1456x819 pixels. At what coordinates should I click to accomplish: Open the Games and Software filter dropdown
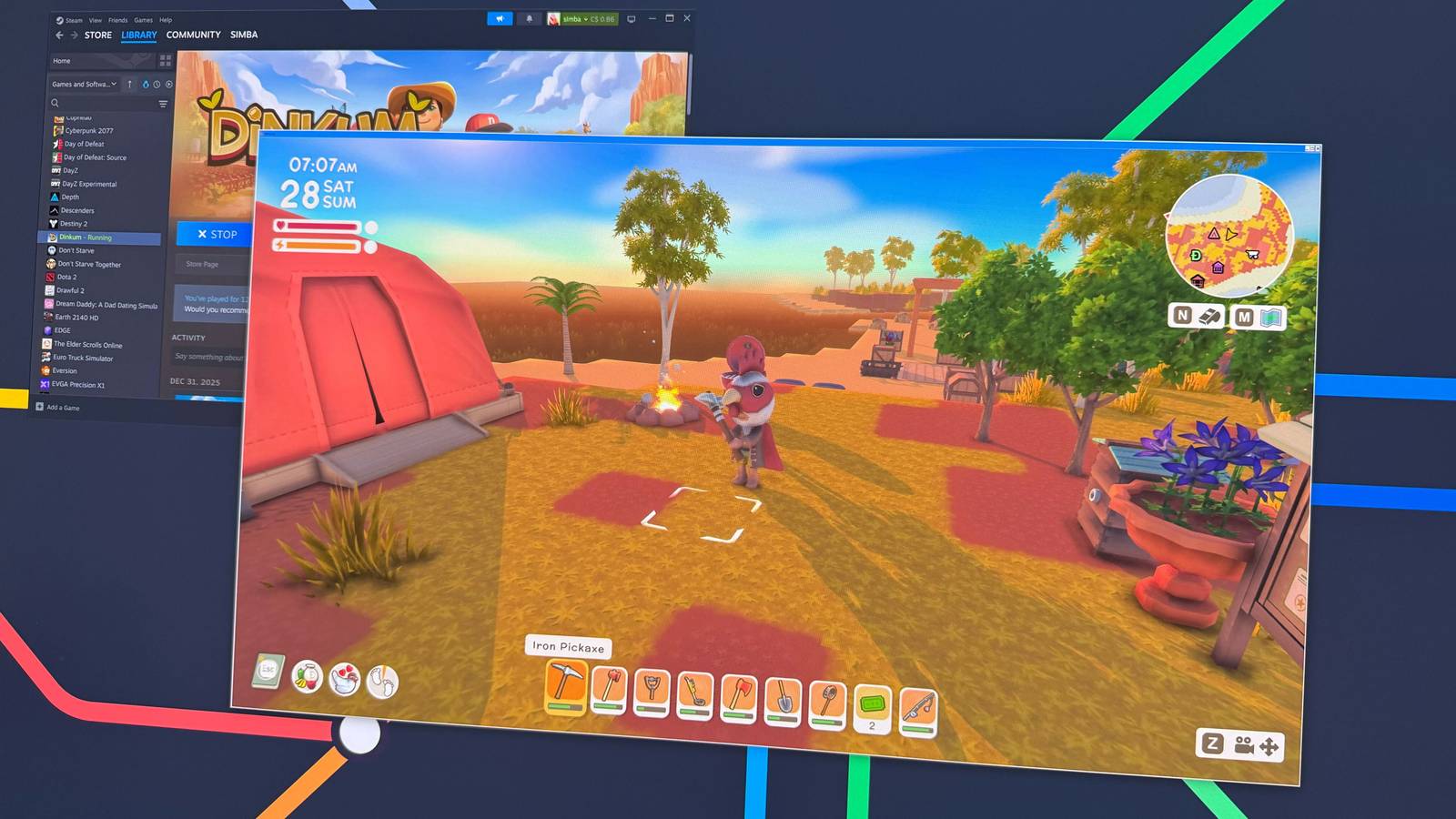click(x=84, y=83)
